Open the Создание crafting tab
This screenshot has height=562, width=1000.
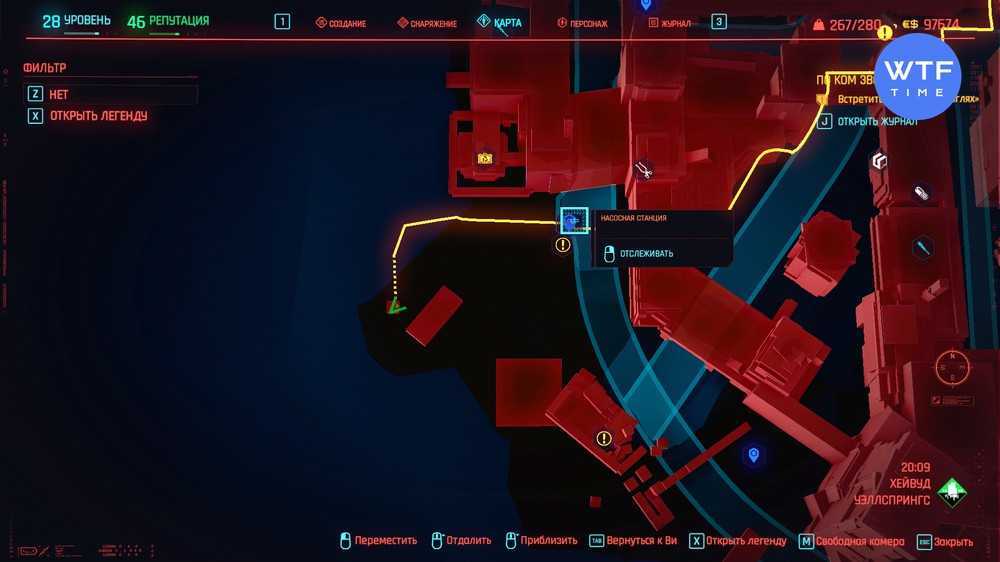[x=341, y=23]
